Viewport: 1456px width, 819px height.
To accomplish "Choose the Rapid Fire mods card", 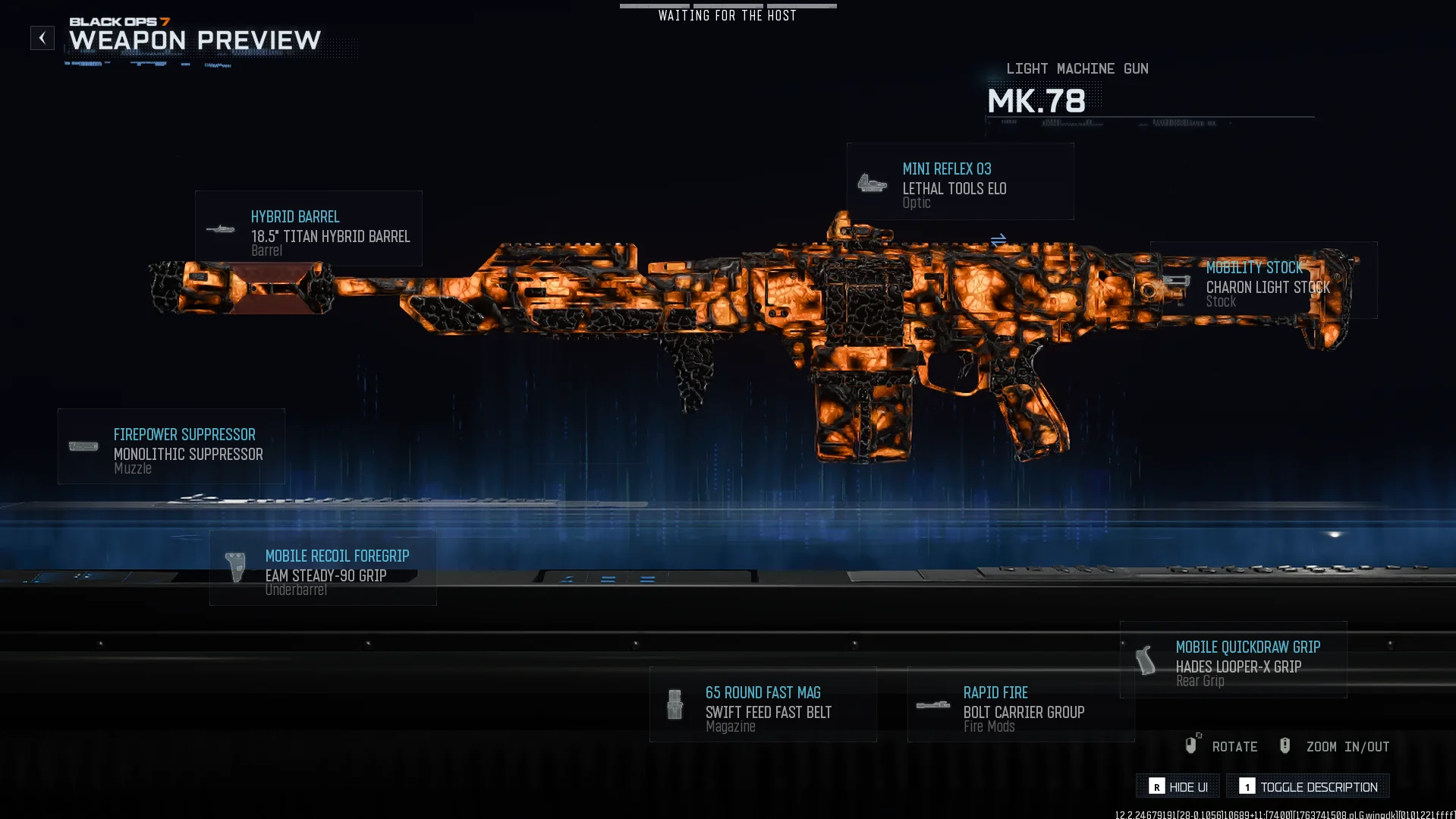I will (1021, 705).
